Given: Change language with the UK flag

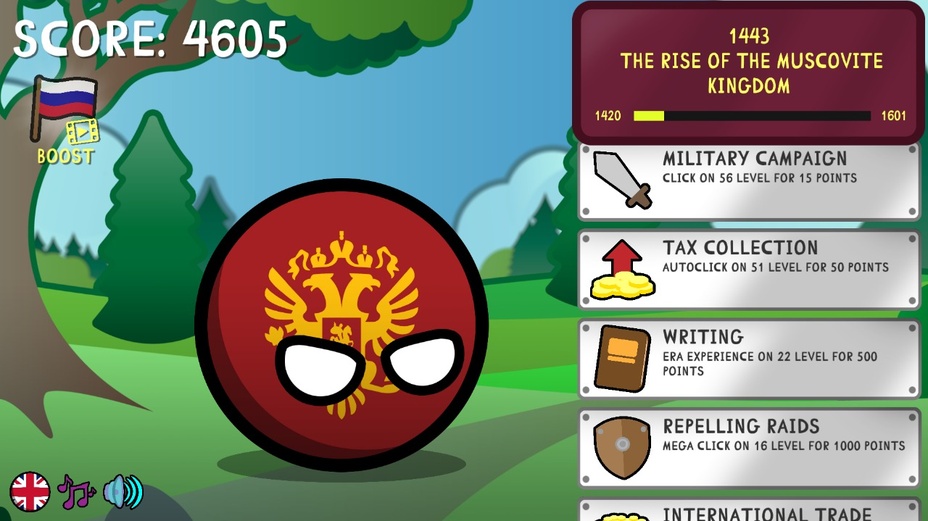Looking at the screenshot, I should (x=30, y=492).
